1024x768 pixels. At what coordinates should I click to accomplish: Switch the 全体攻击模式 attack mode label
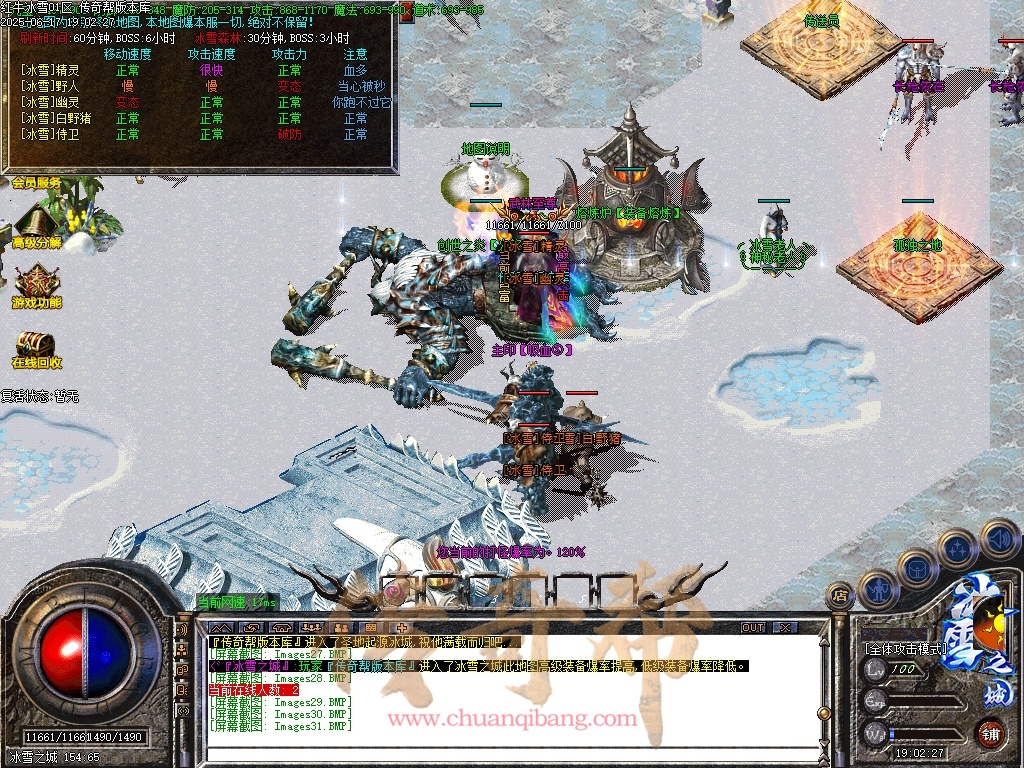[x=905, y=649]
